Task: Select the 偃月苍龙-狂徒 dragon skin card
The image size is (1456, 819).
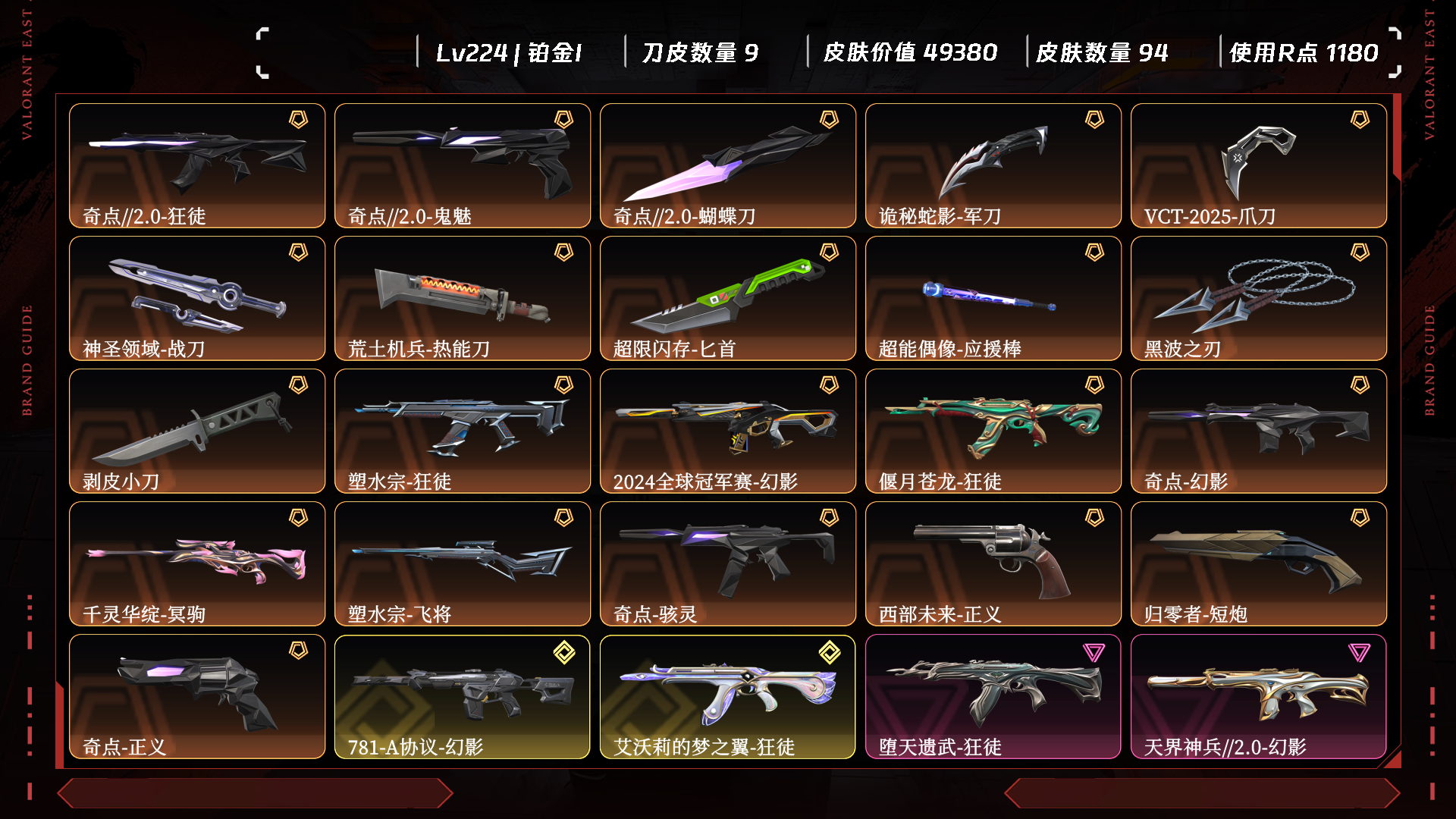Action: tap(993, 431)
